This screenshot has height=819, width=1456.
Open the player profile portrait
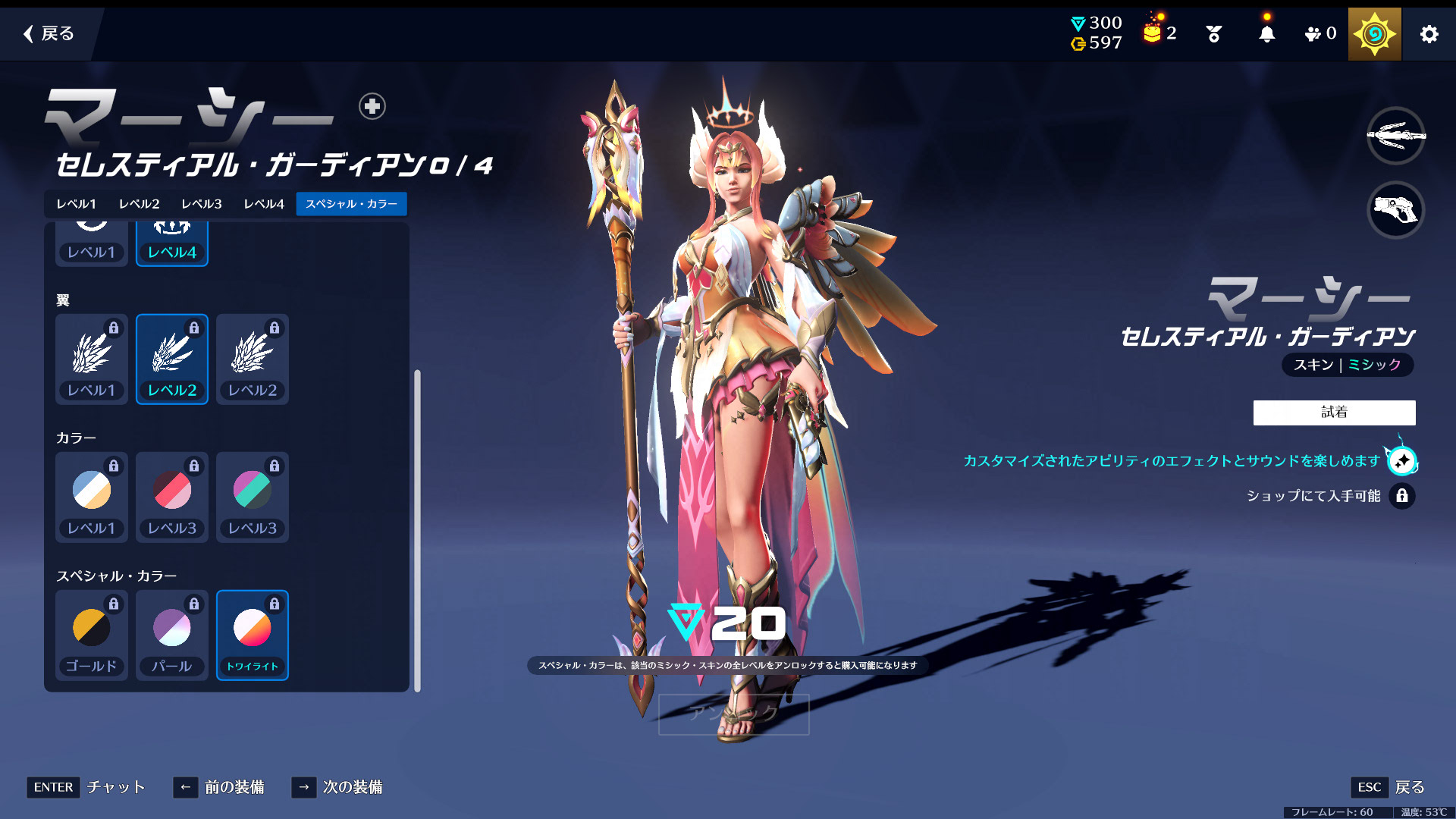(x=1374, y=34)
